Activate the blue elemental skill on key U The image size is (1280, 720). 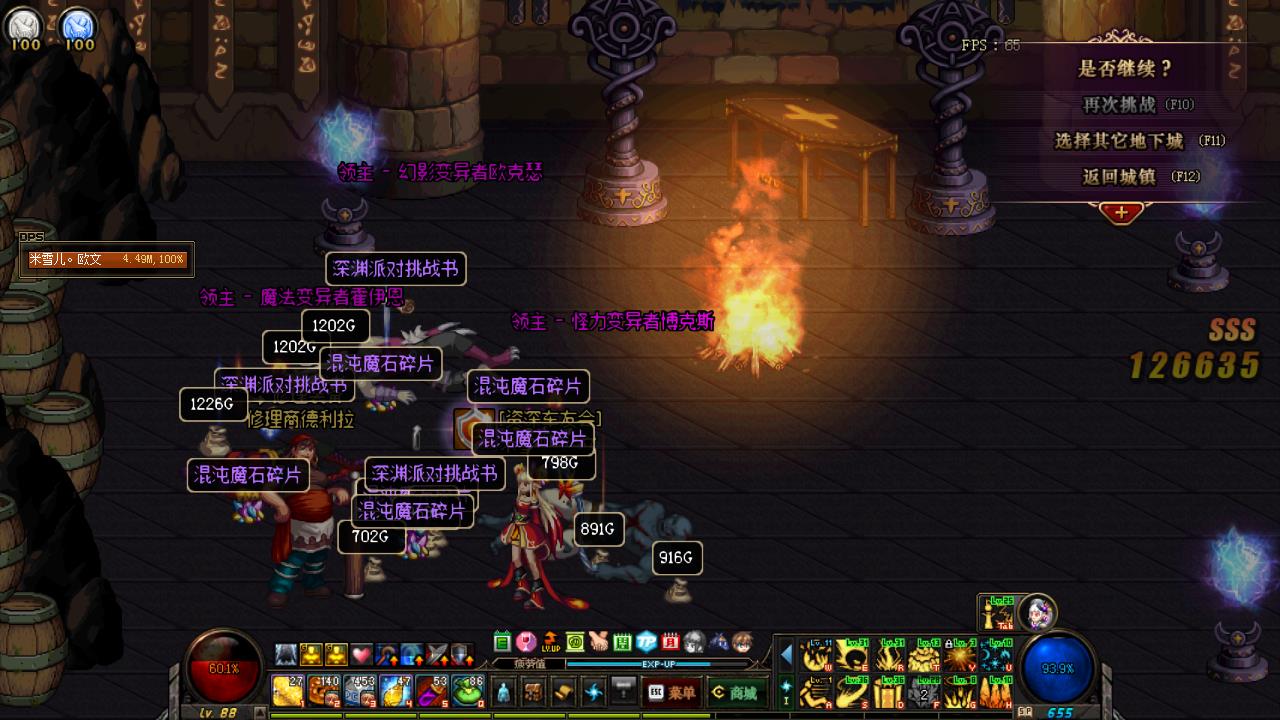996,655
